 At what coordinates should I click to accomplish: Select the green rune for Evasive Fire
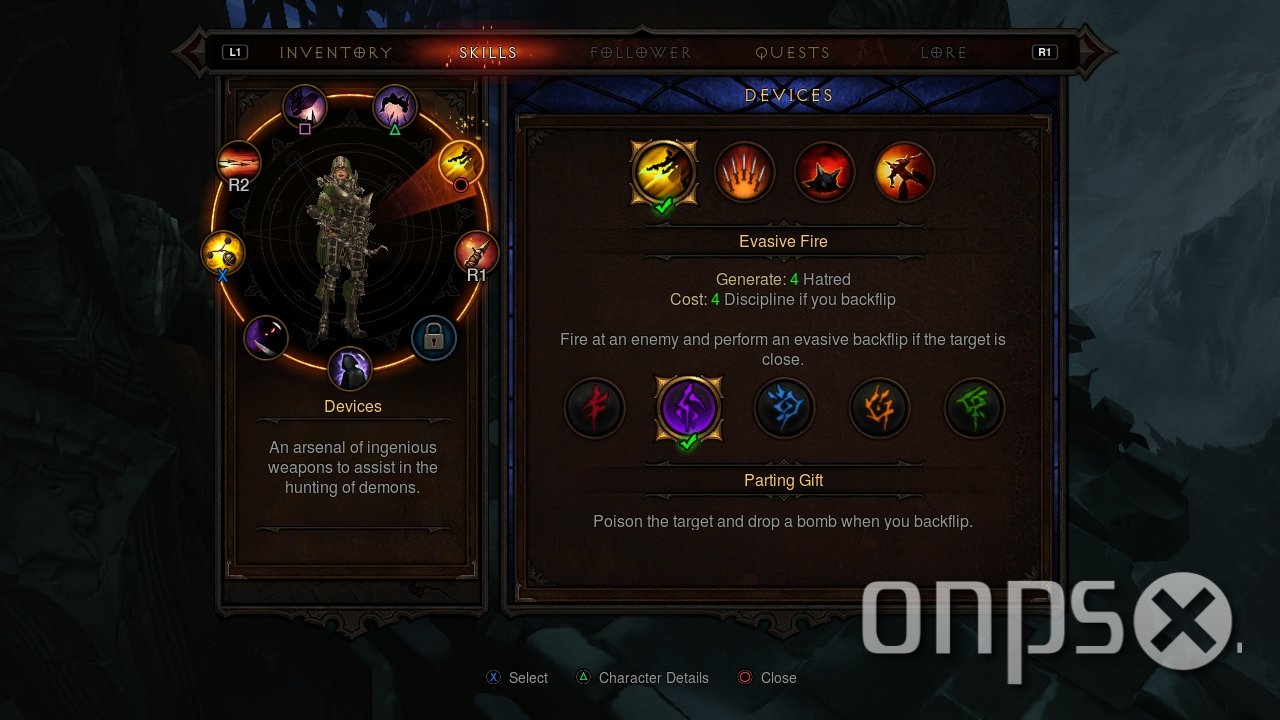tap(974, 408)
